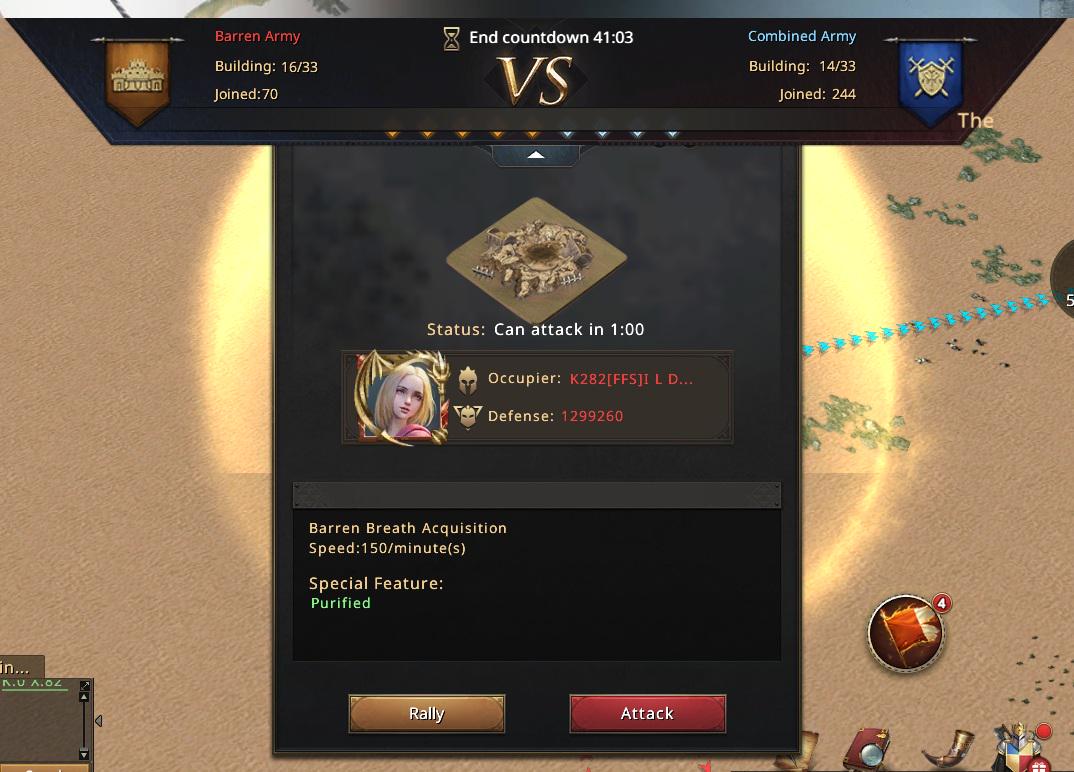The width and height of the screenshot is (1074, 772).
Task: Open the armored knight with shield icon
Action: [x=1016, y=748]
